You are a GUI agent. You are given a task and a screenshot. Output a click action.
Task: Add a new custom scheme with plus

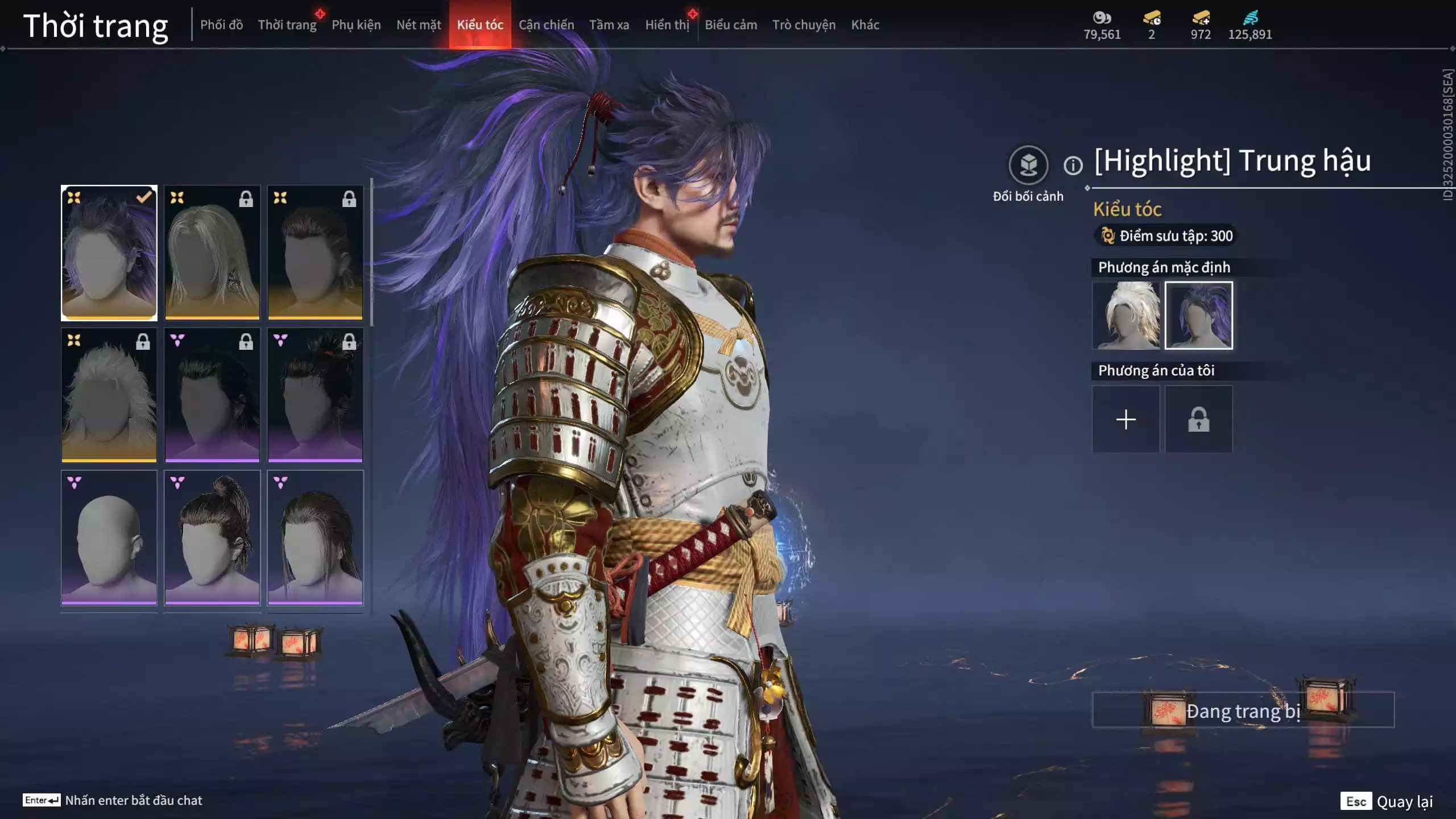(1126, 420)
